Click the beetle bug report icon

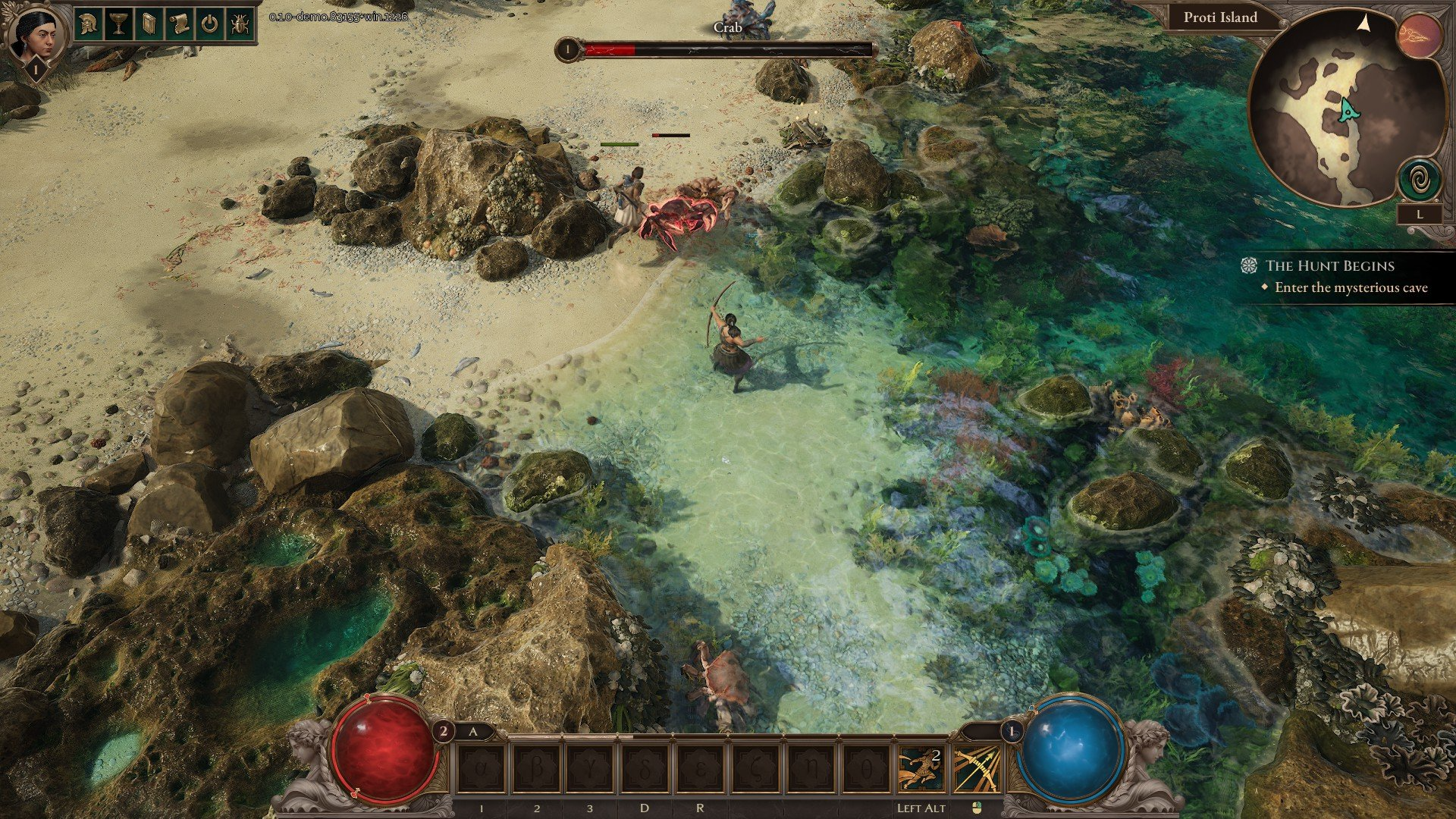(x=240, y=24)
